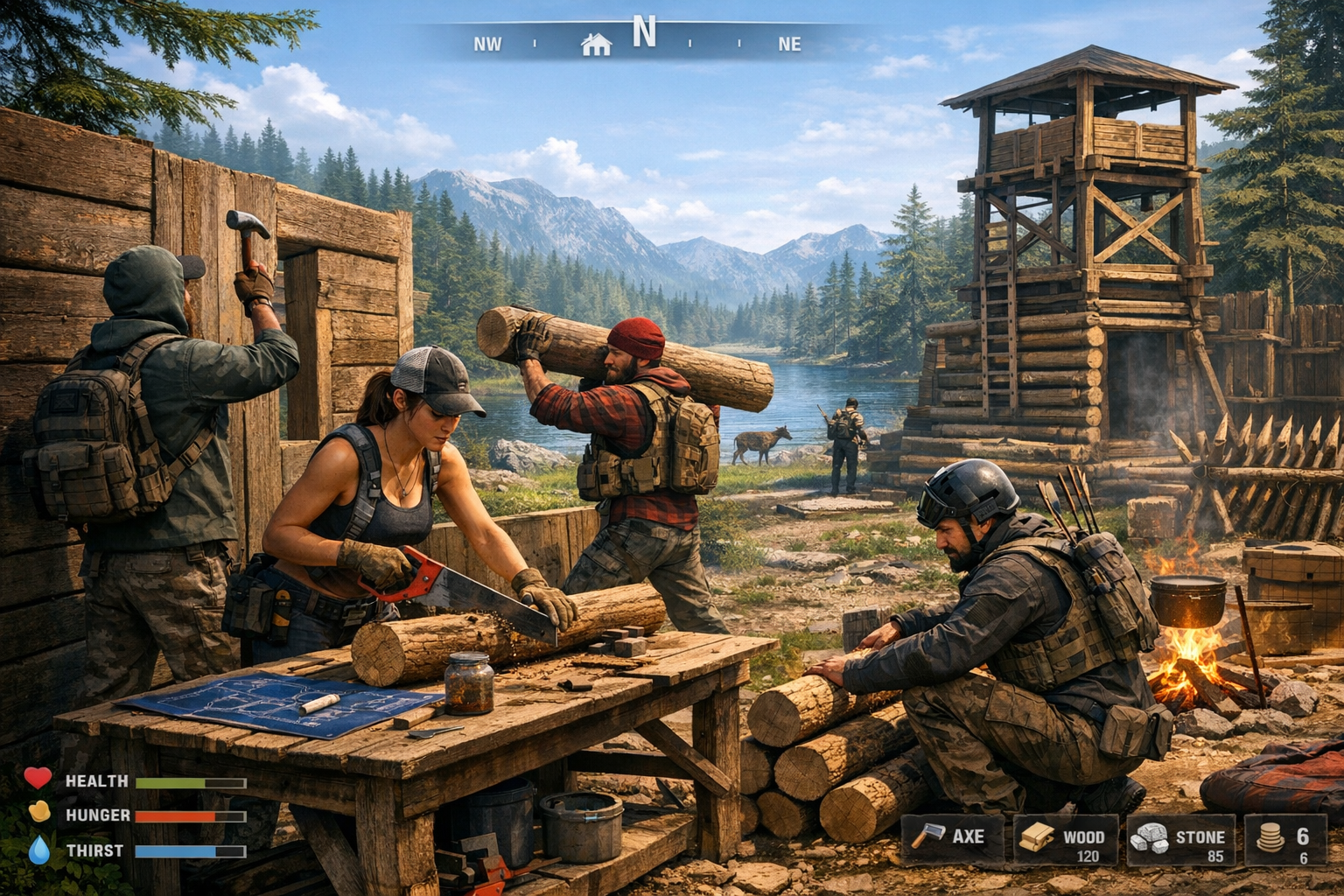This screenshot has width=1344, height=896.
Task: Click the Hunger food icon
Action: pyautogui.click(x=37, y=812)
